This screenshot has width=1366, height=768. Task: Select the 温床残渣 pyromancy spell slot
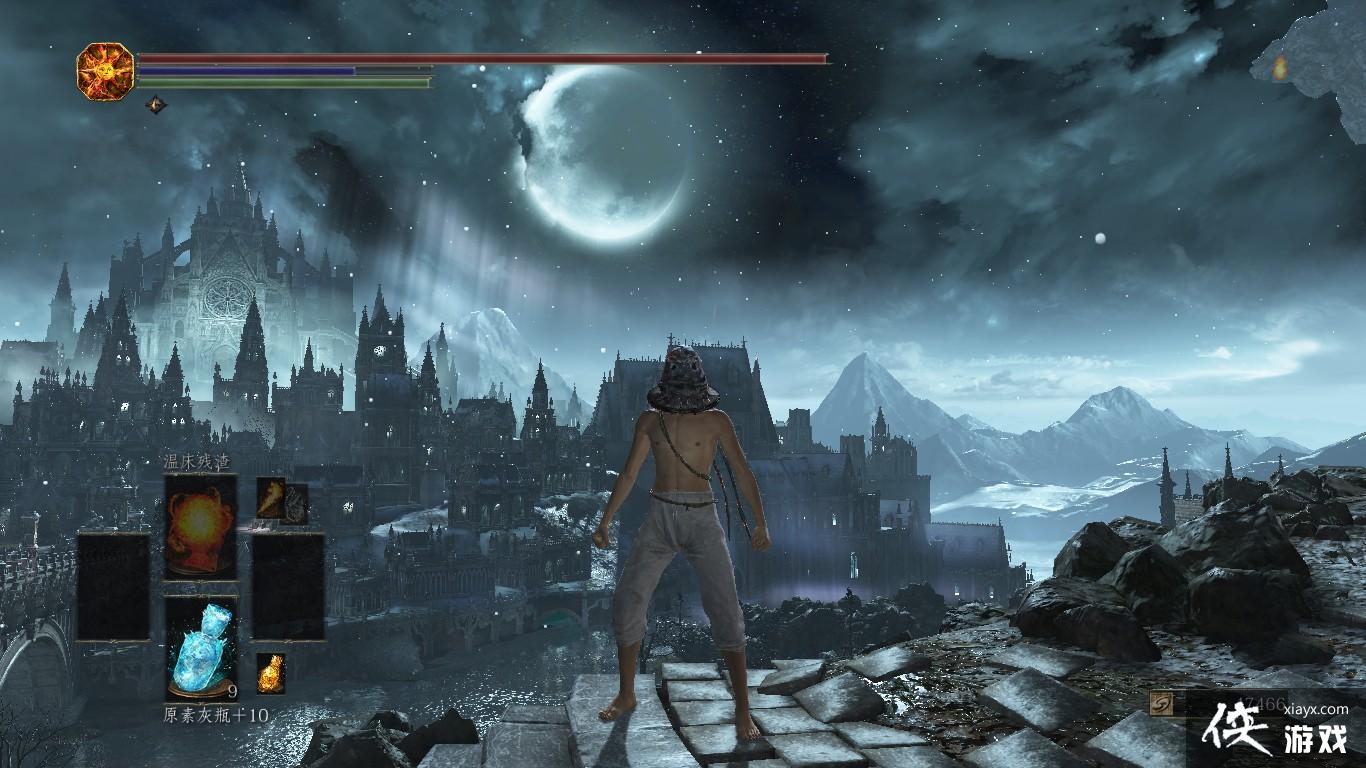pyautogui.click(x=201, y=527)
